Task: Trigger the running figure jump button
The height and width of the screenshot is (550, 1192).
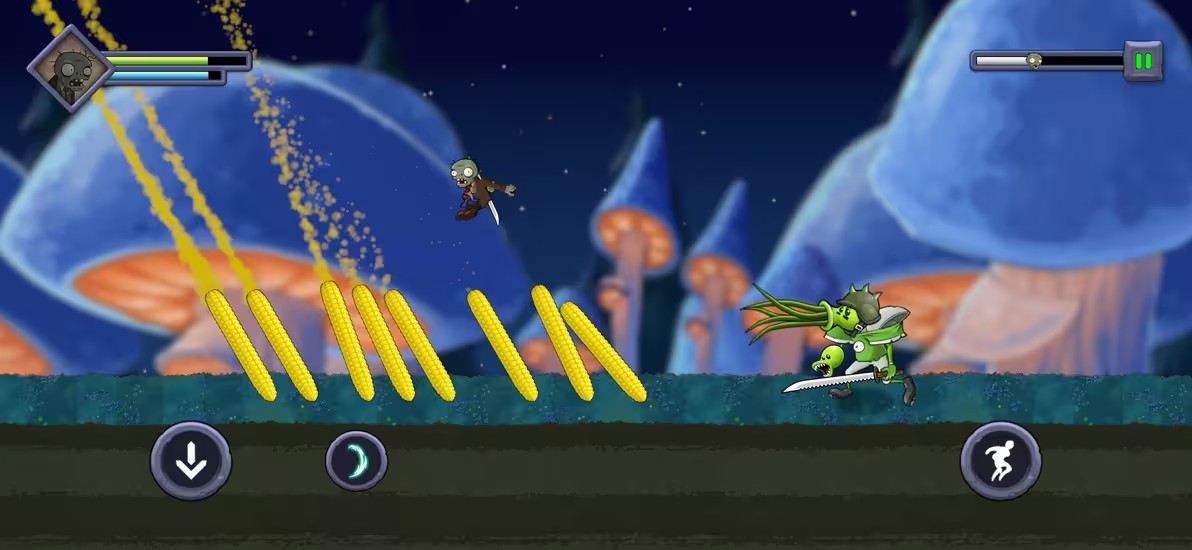Action: coord(1000,461)
